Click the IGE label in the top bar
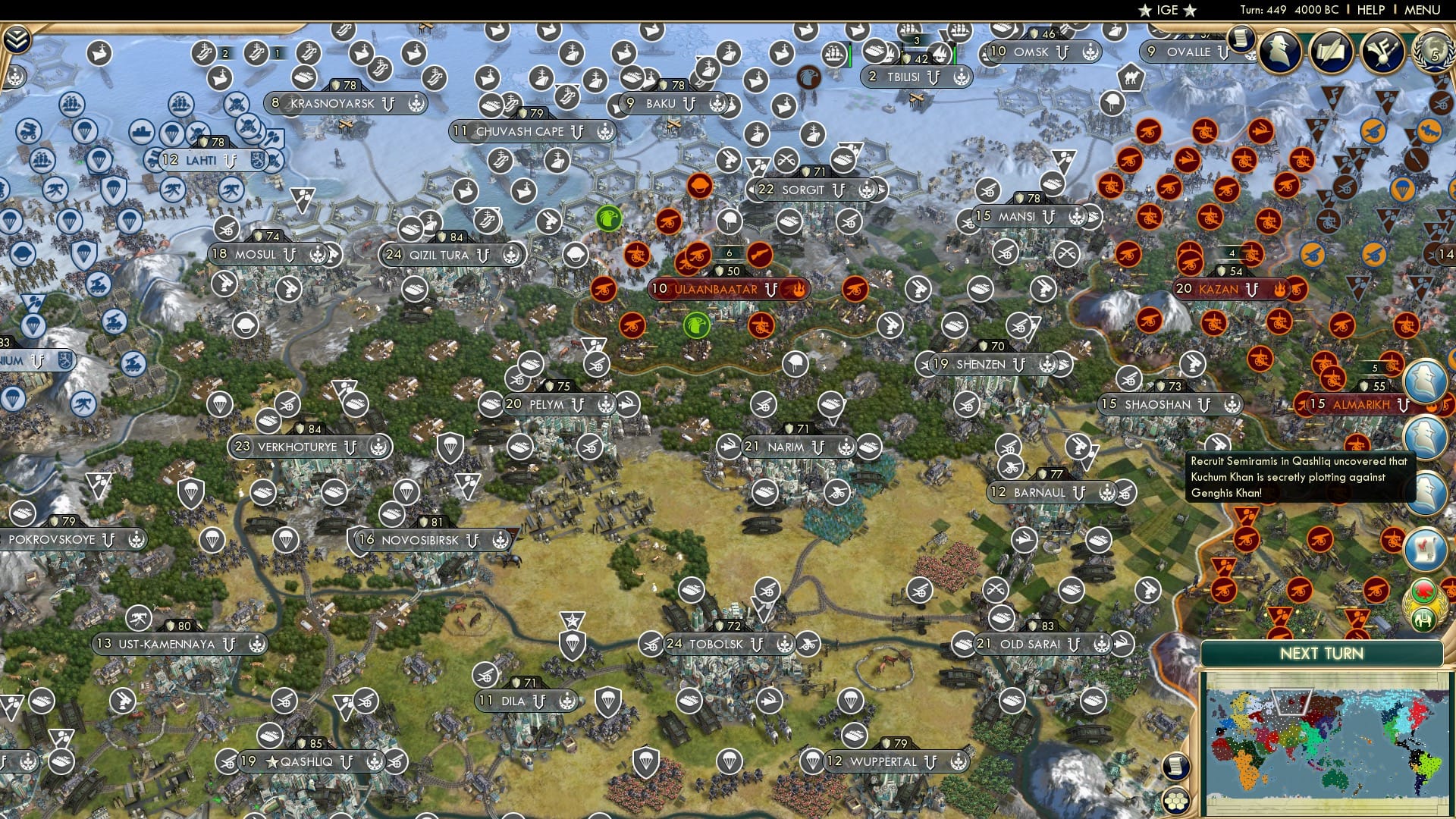 pos(1165,10)
